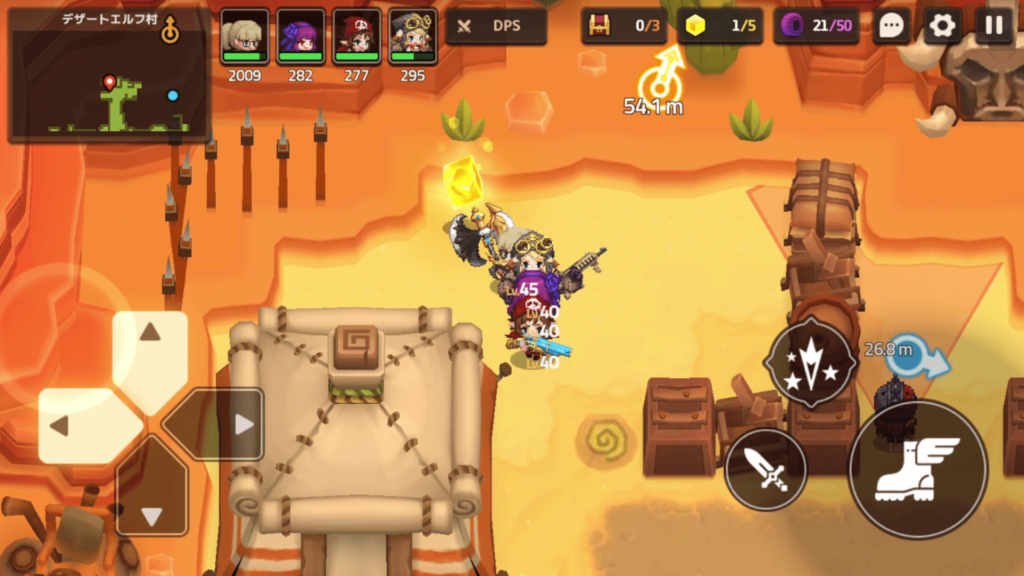Activate the star burst weapon skill
This screenshot has height=576, width=1024.
pyautogui.click(x=810, y=363)
